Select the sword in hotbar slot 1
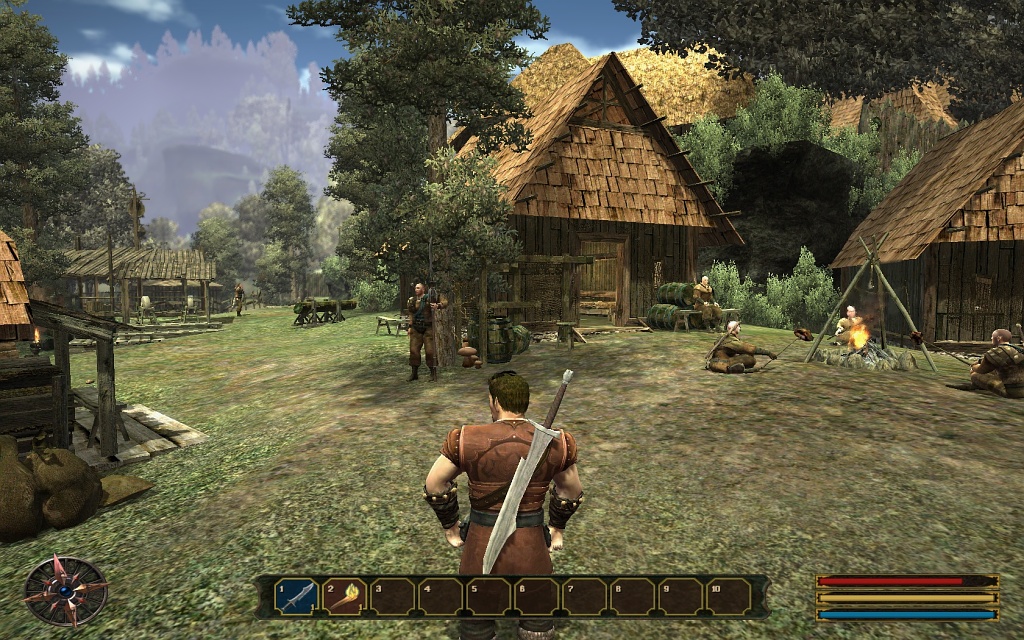This screenshot has width=1024, height=640. click(297, 597)
